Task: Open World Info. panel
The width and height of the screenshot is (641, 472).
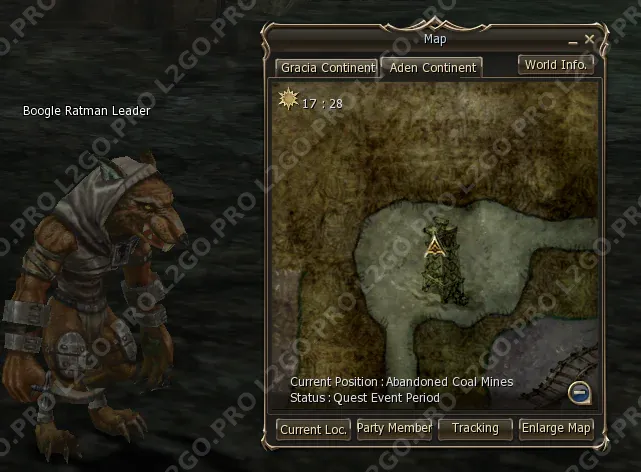Action: 556,65
